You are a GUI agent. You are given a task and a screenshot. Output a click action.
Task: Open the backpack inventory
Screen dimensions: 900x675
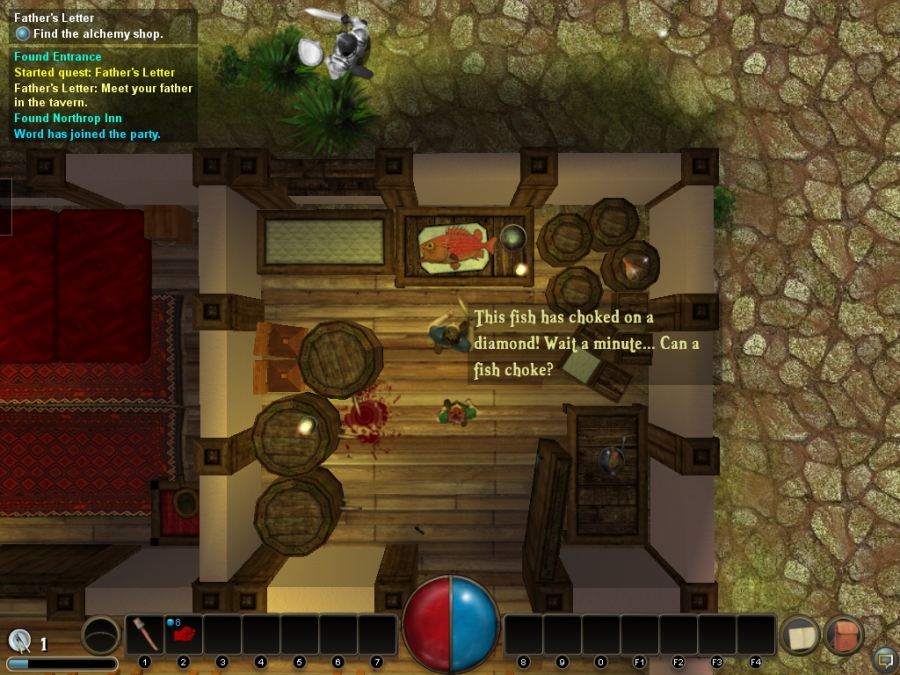tap(844, 636)
